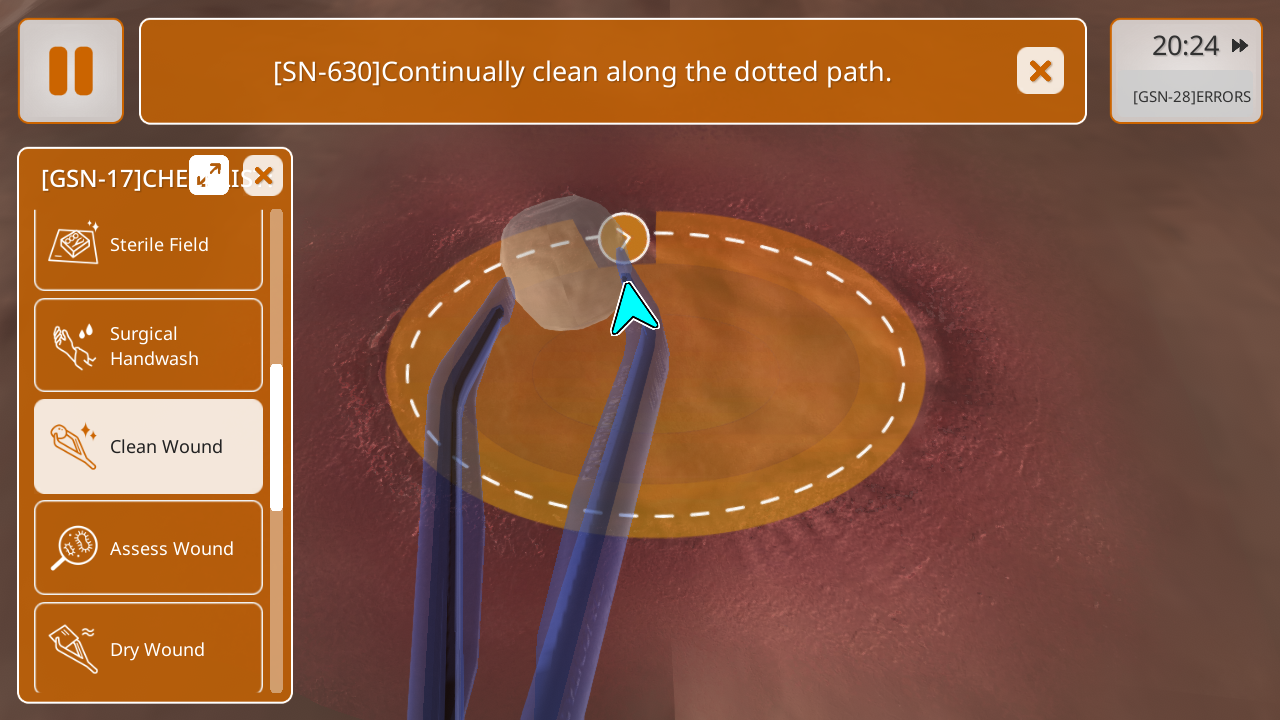Expand the checklist panel

[x=209, y=175]
